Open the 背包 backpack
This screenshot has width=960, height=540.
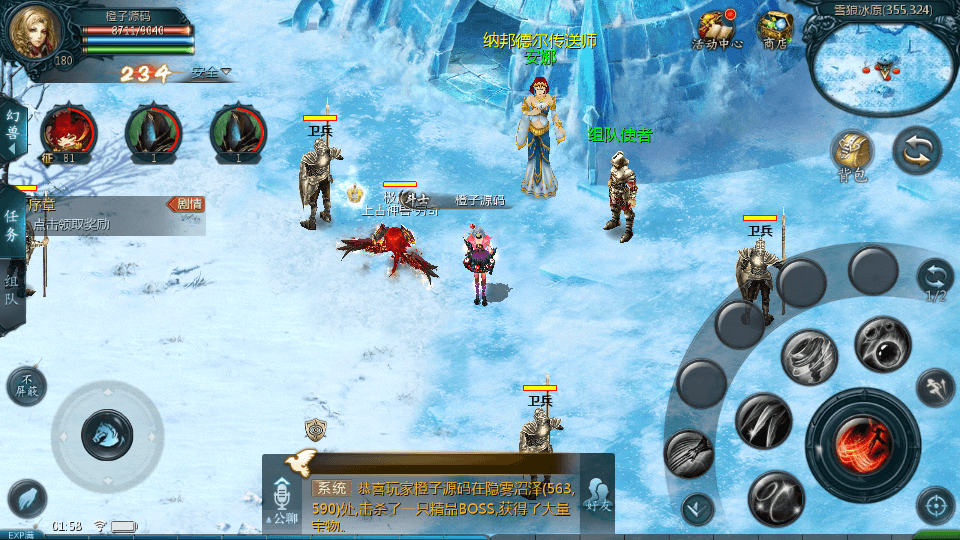(x=852, y=154)
